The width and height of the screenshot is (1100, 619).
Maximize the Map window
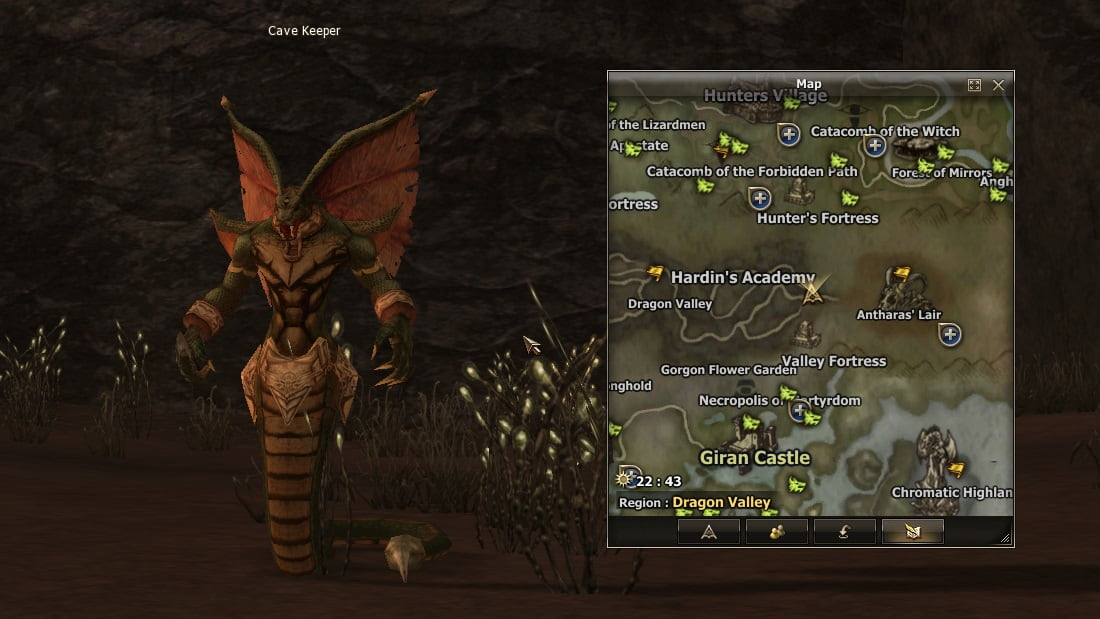(974, 85)
